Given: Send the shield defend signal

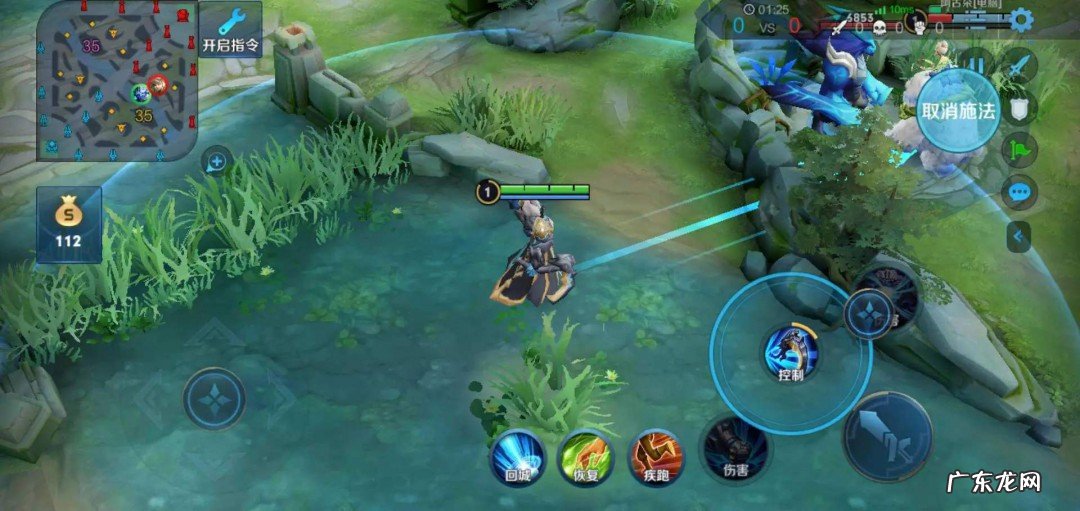Looking at the screenshot, I should (1020, 110).
